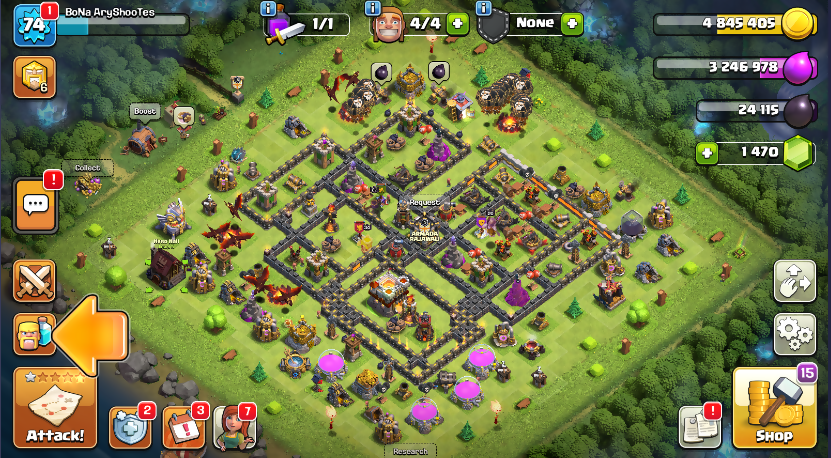Open the chat speech-bubble panel
Image resolution: width=831 pixels, height=458 pixels.
pyautogui.click(x=35, y=206)
